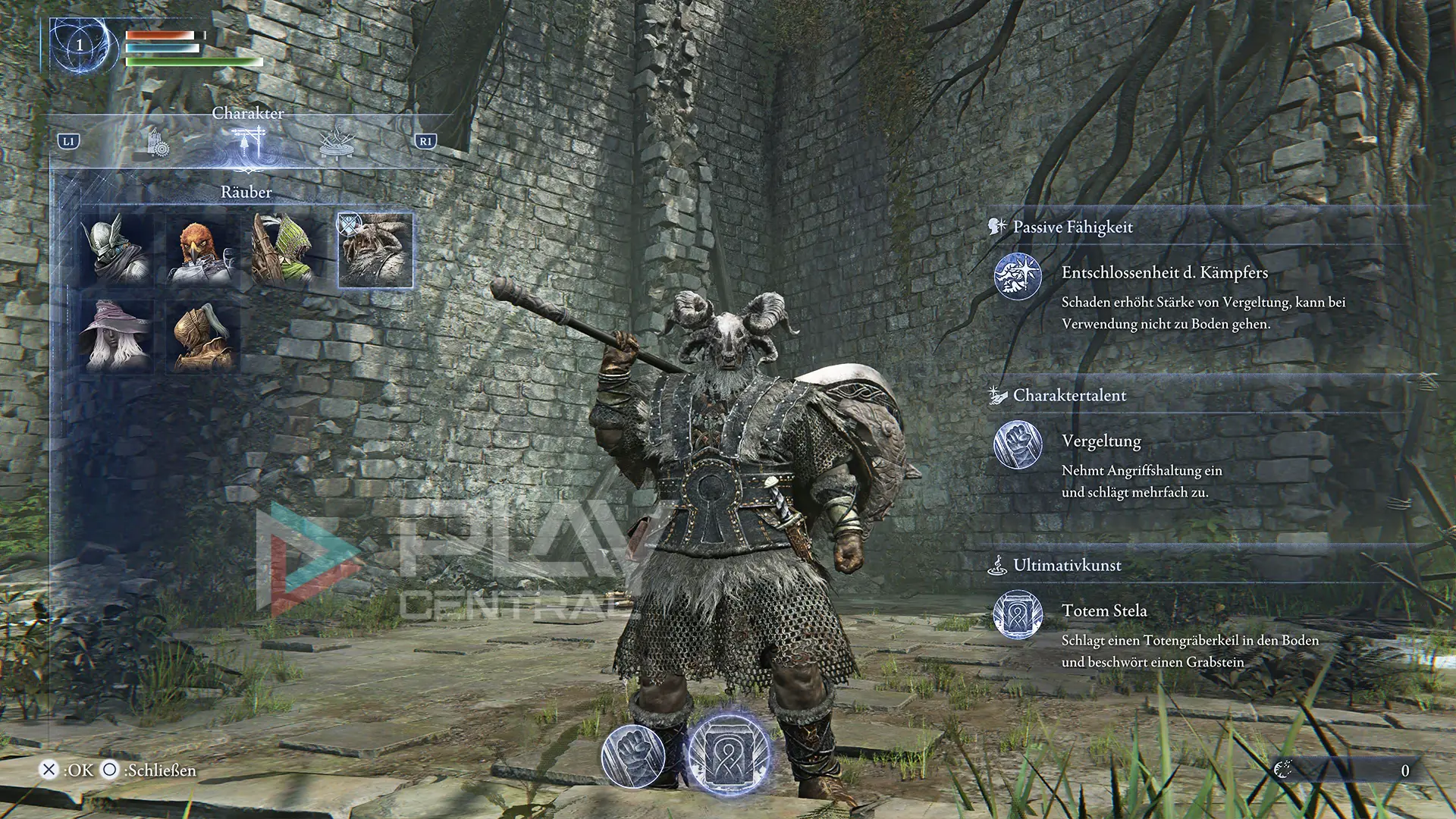Choose the eagle-headed character portrait

[x=203, y=250]
